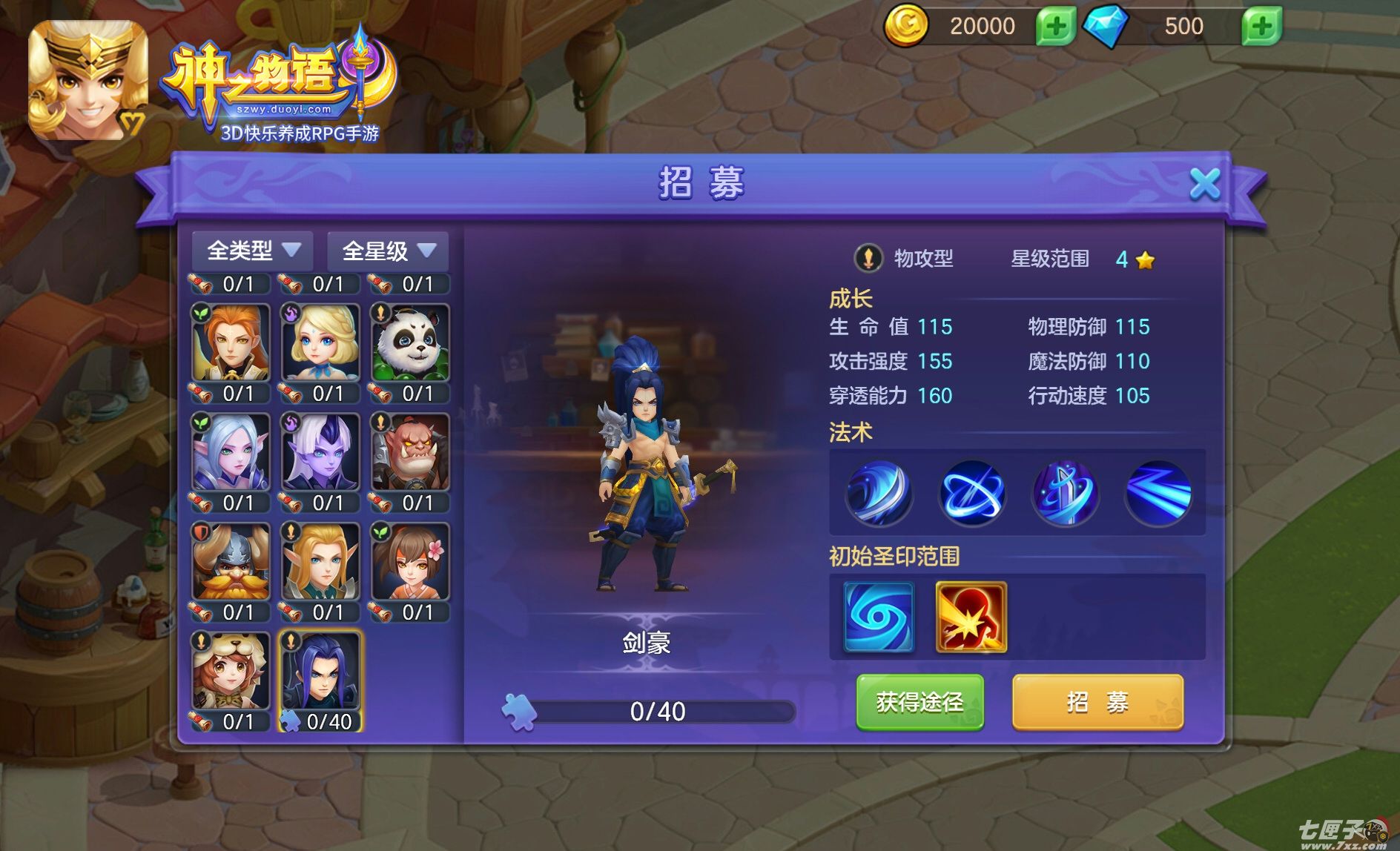The height and width of the screenshot is (851, 1400).
Task: Select the orange-haired hero portrait
Action: pos(231,342)
